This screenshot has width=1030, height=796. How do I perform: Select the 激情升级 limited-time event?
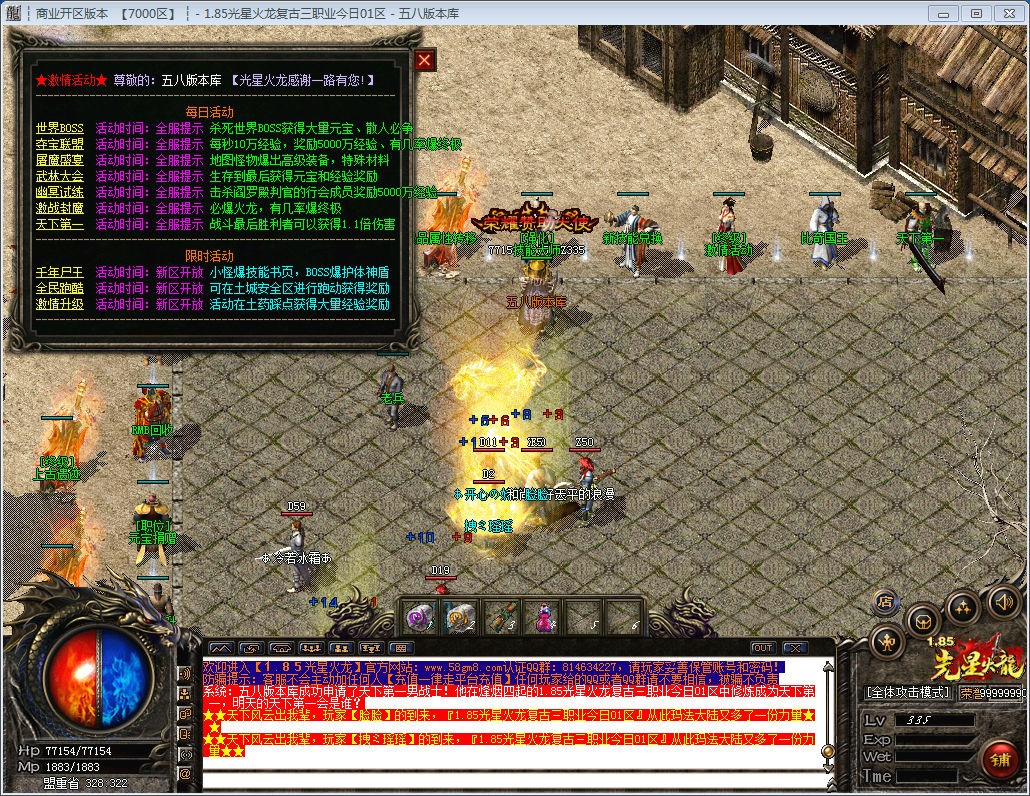[x=60, y=304]
